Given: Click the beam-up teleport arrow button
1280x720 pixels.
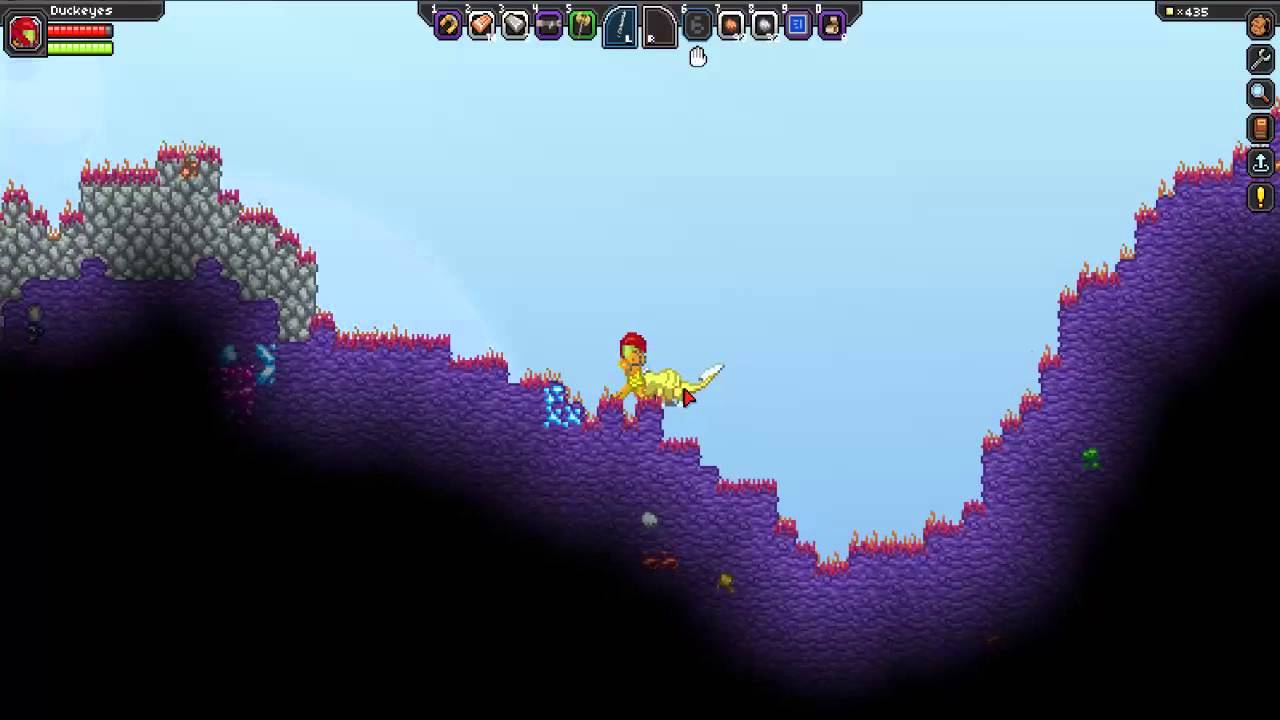Looking at the screenshot, I should (x=1260, y=162).
